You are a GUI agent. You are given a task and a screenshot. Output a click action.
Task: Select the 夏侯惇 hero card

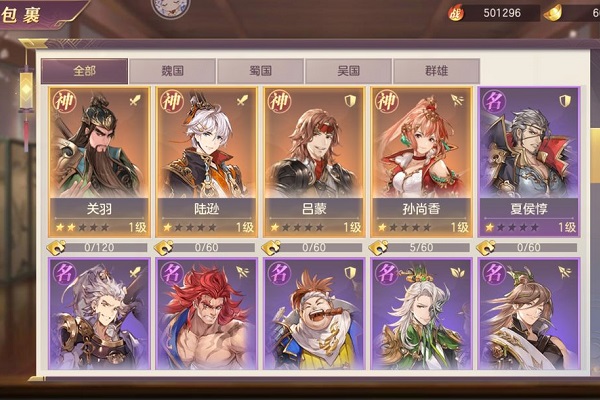529,160
